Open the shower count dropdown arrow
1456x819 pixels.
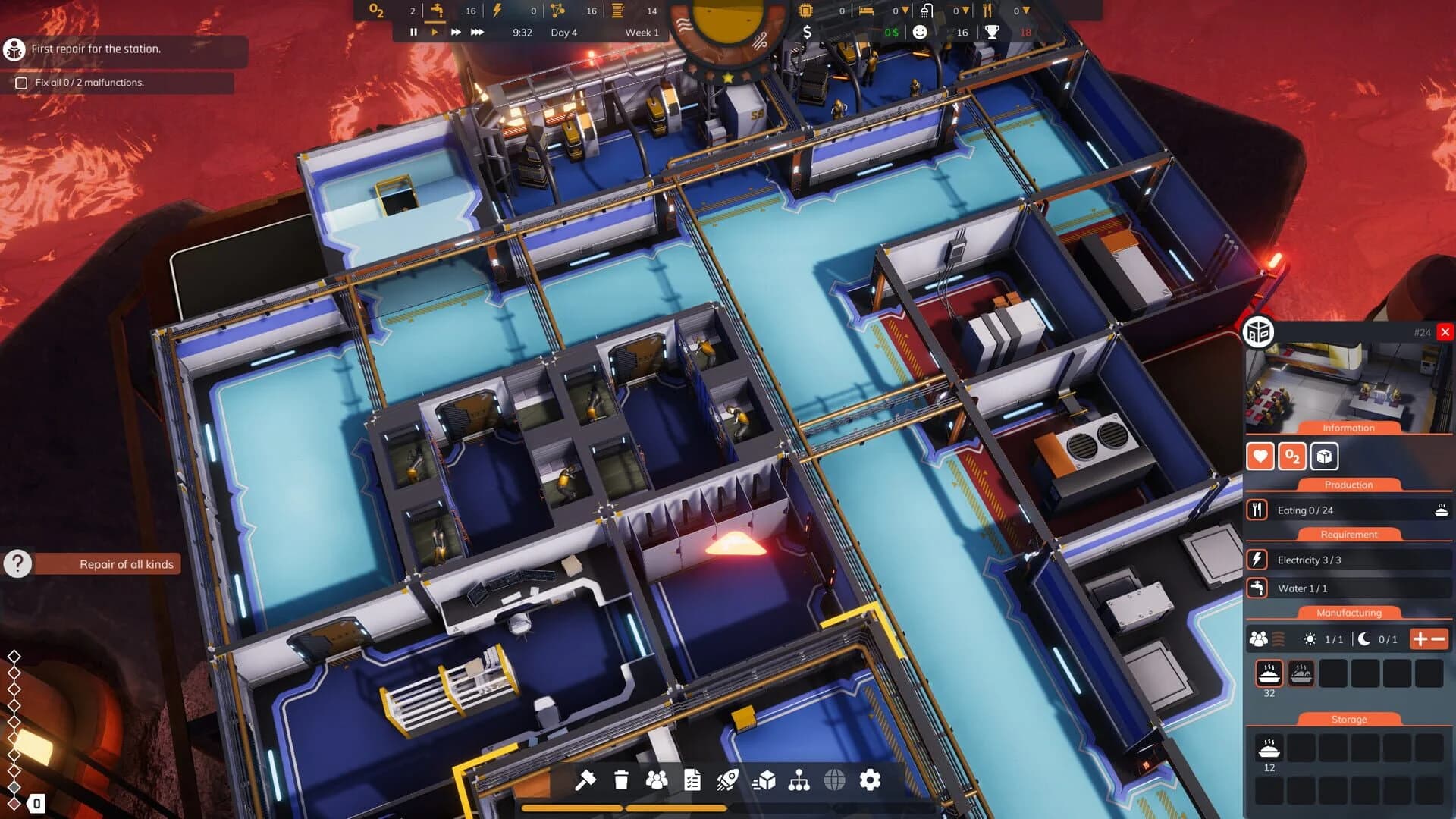tap(966, 11)
